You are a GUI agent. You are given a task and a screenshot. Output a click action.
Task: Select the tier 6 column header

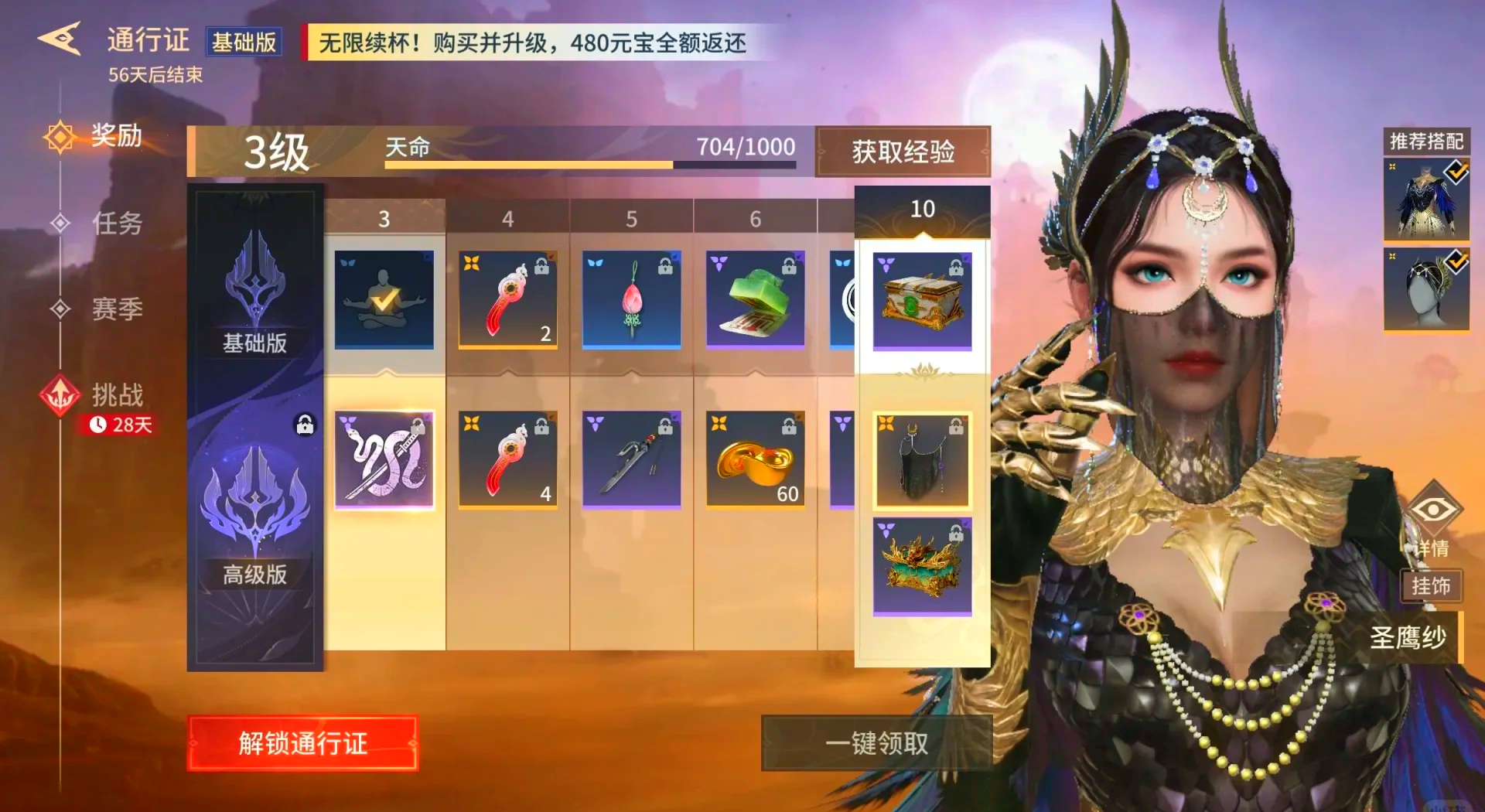tap(755, 217)
